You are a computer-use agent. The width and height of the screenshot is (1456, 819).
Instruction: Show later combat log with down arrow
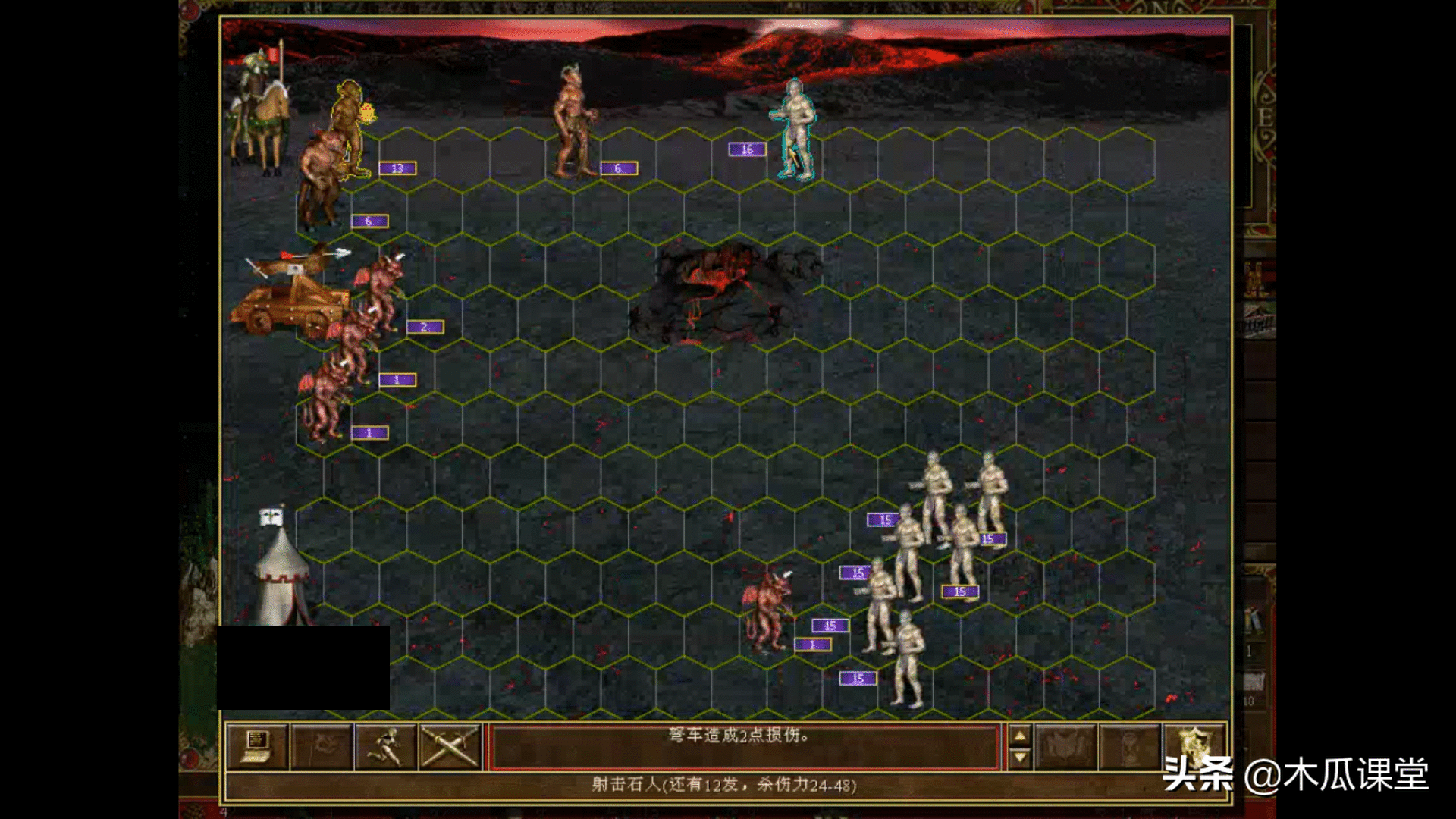[1020, 758]
